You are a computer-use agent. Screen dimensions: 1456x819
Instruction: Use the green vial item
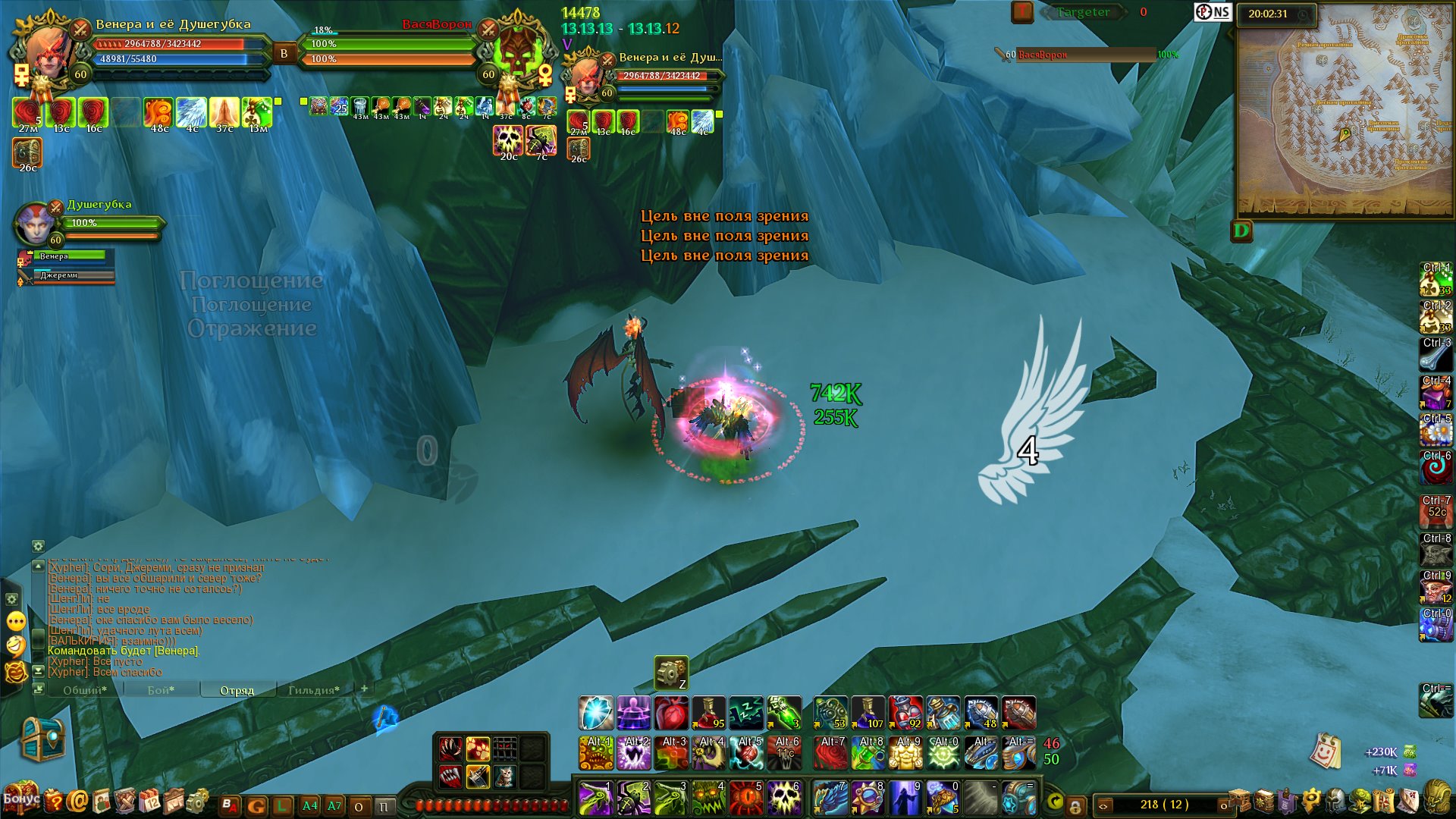(x=784, y=714)
